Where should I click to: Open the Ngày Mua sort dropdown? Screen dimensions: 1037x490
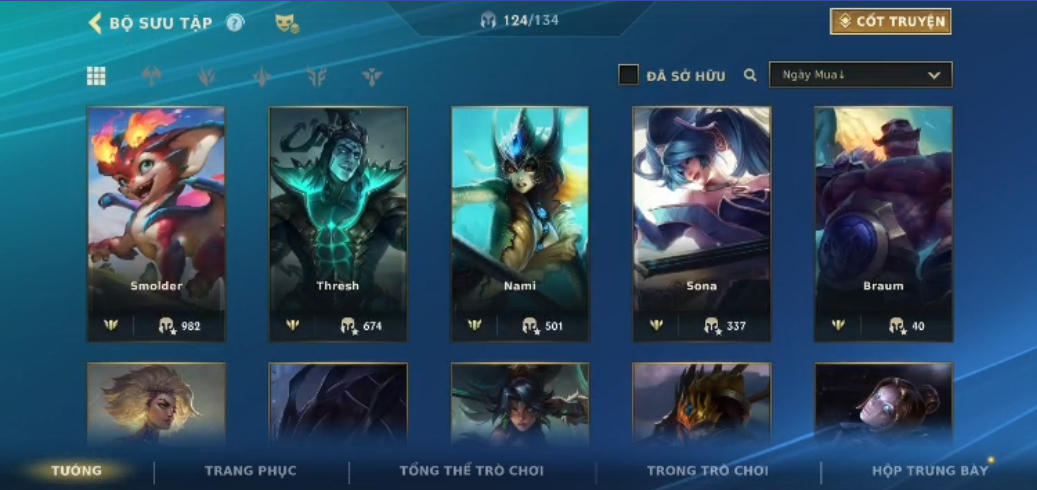(860, 75)
